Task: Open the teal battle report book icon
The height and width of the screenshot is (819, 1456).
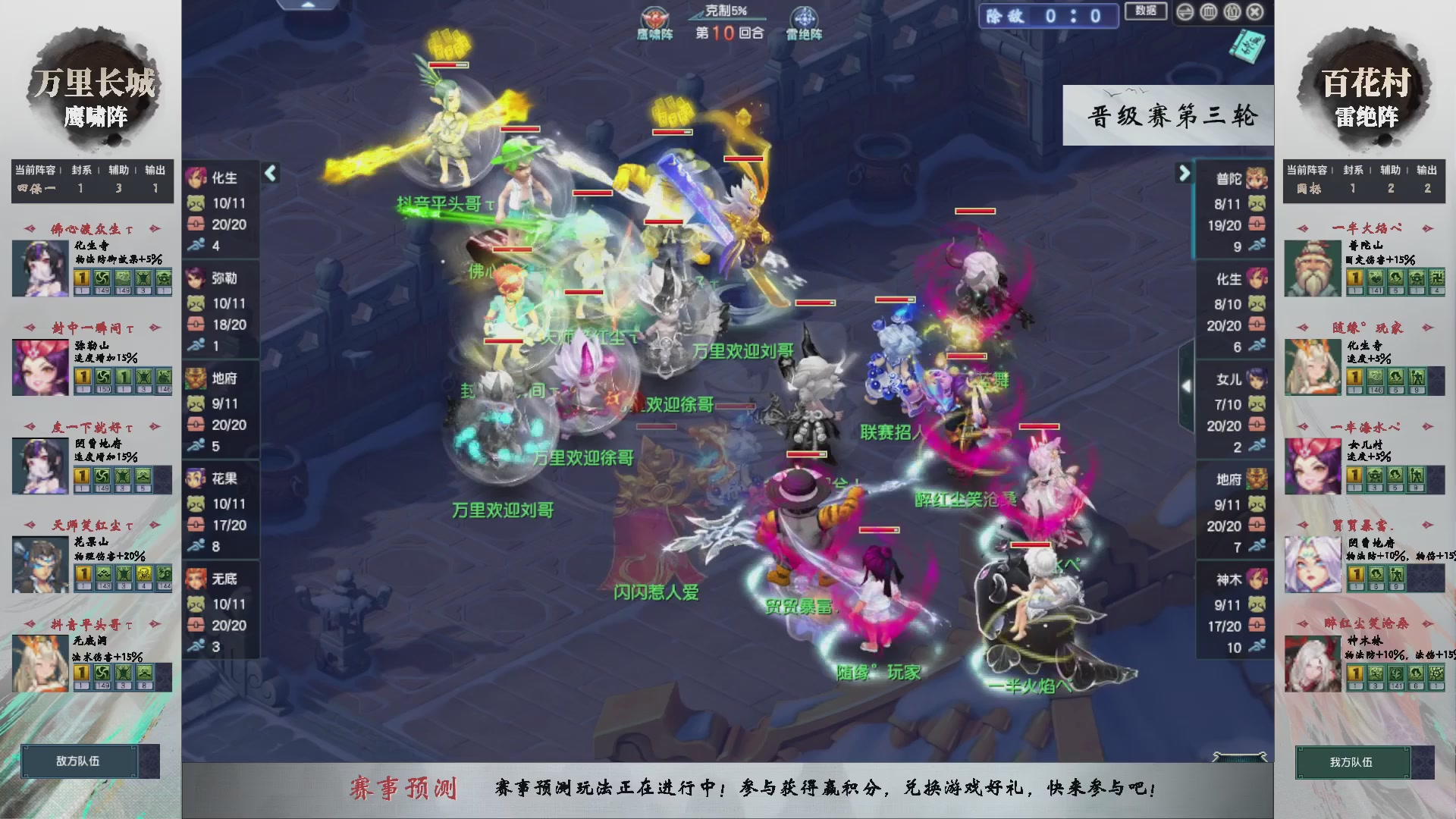Action: [x=1248, y=47]
